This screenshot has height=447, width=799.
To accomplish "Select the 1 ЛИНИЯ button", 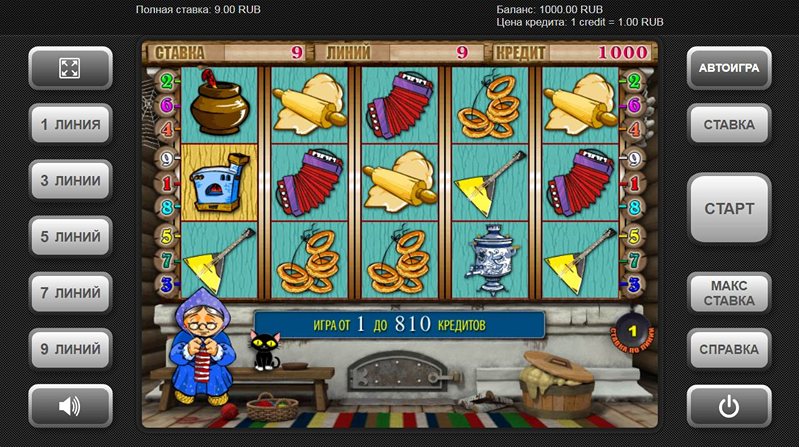I will 70,125.
